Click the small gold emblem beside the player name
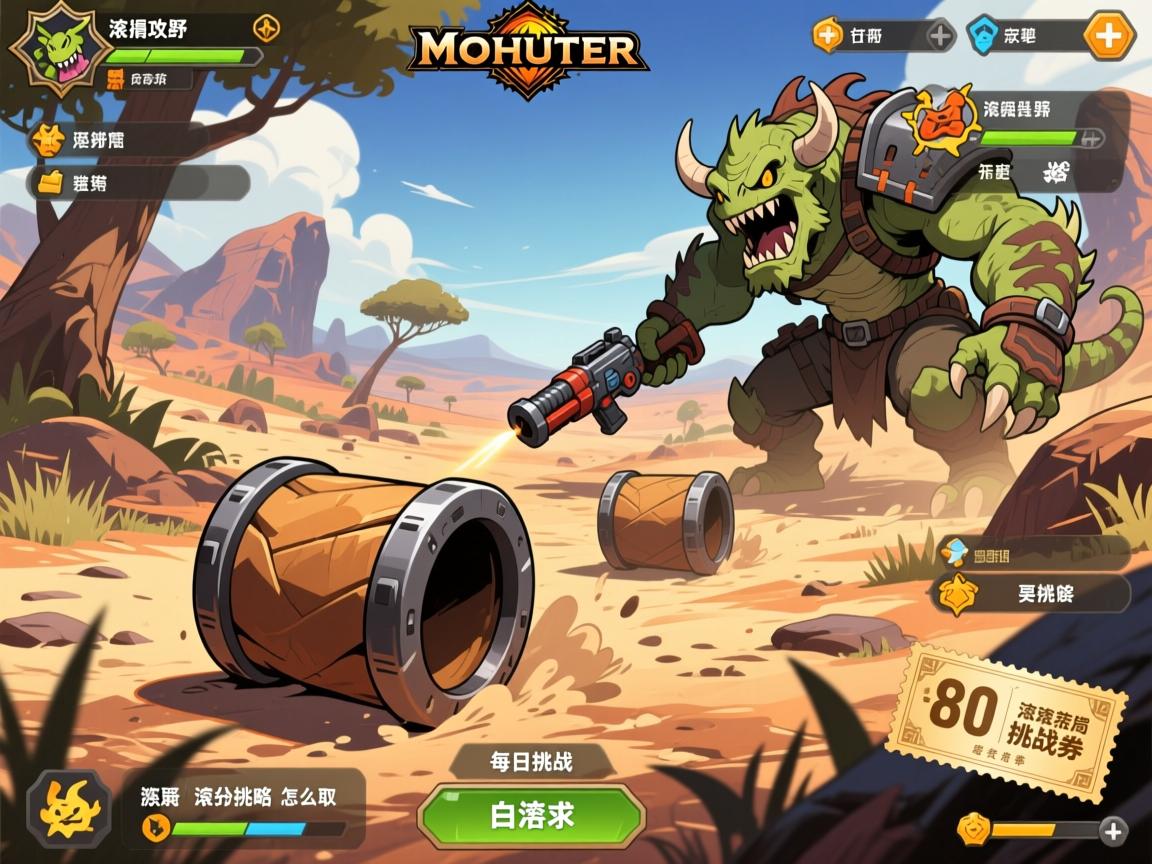 (x=266, y=27)
